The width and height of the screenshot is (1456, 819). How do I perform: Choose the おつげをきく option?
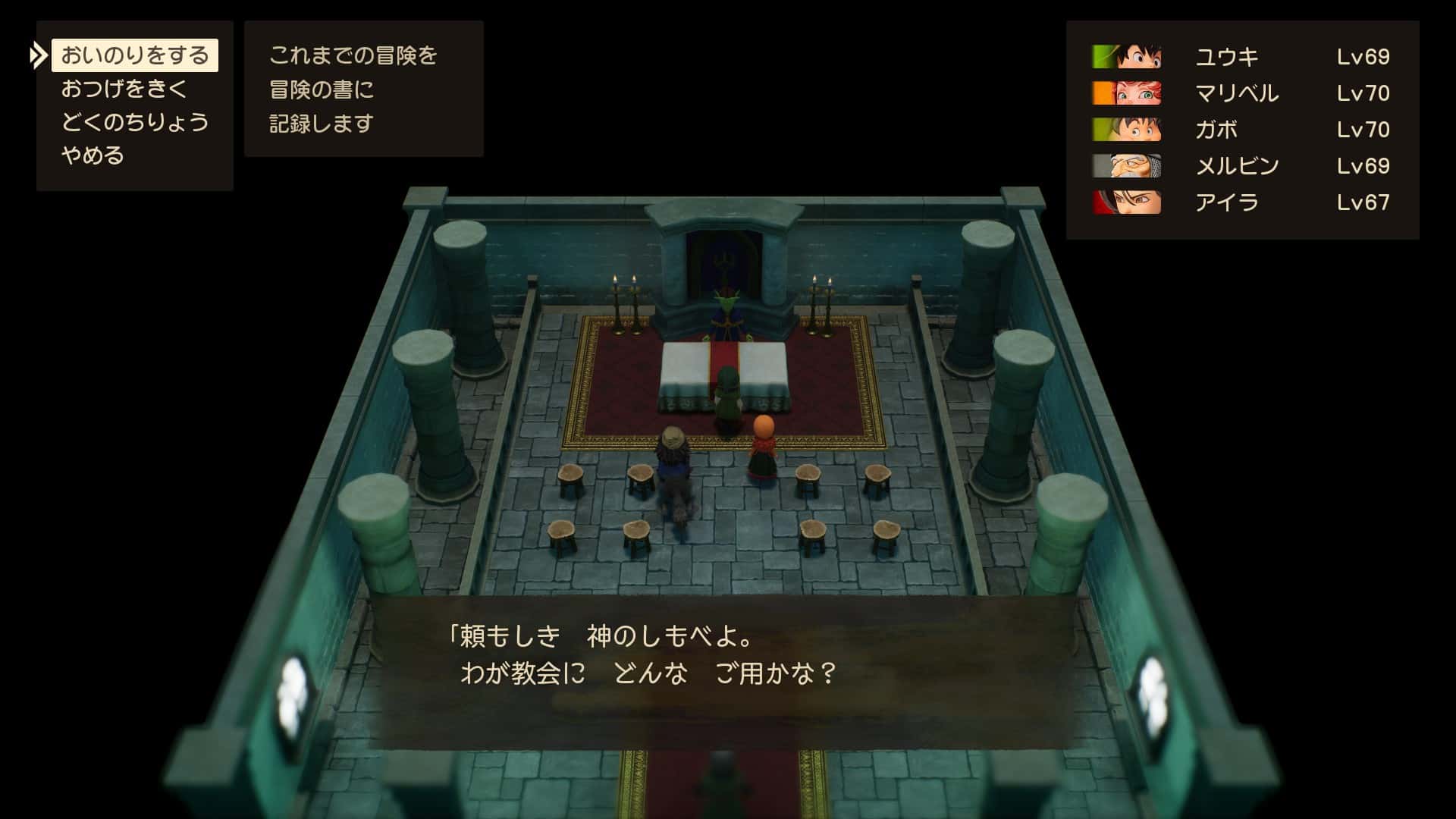124,89
